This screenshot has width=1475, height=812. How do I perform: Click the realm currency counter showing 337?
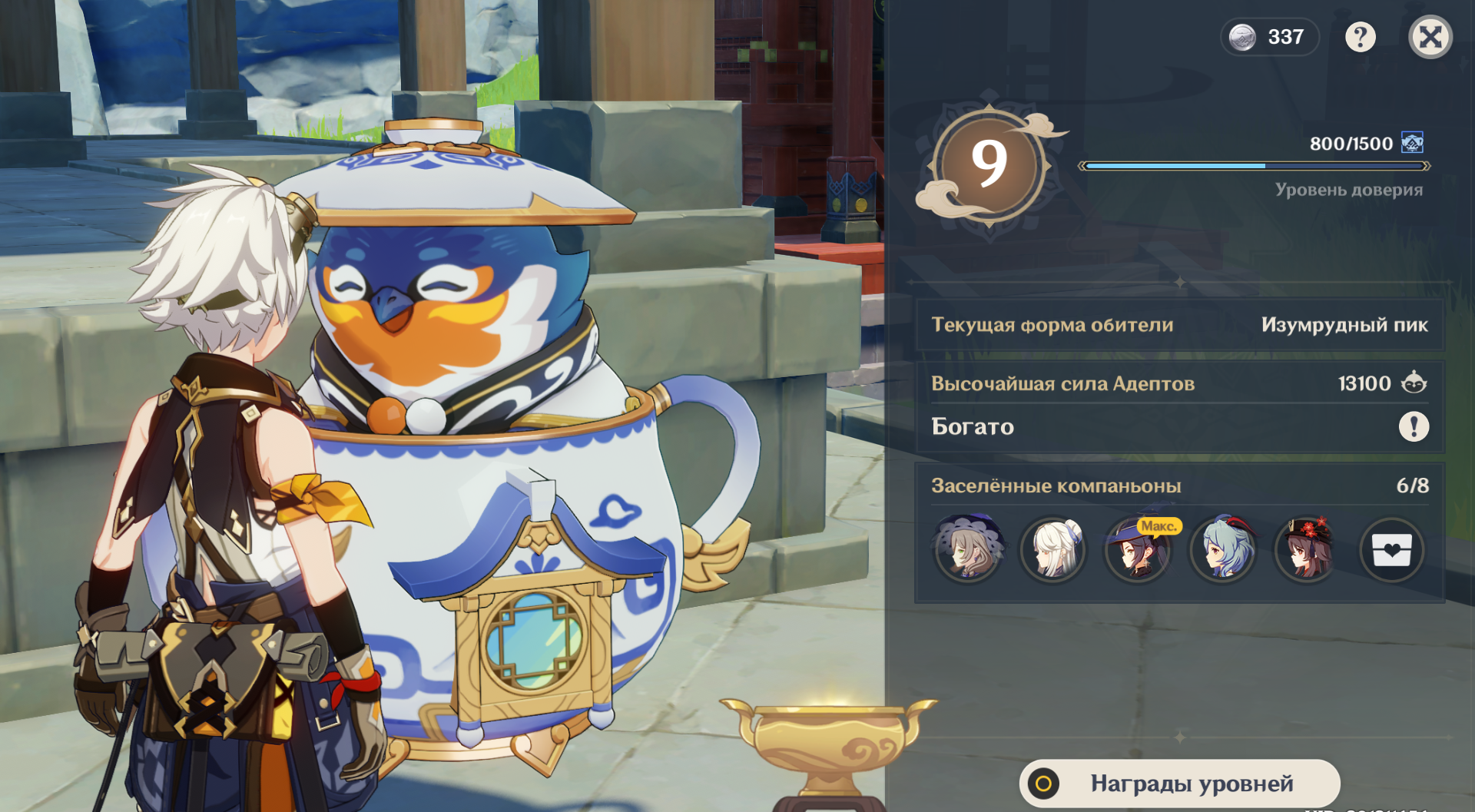click(x=1269, y=37)
